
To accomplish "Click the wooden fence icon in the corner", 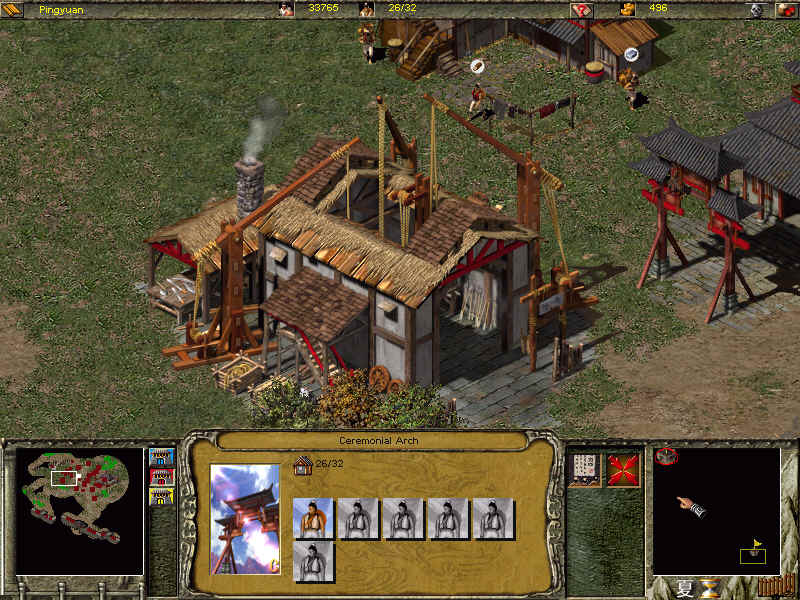I will pos(769,585).
